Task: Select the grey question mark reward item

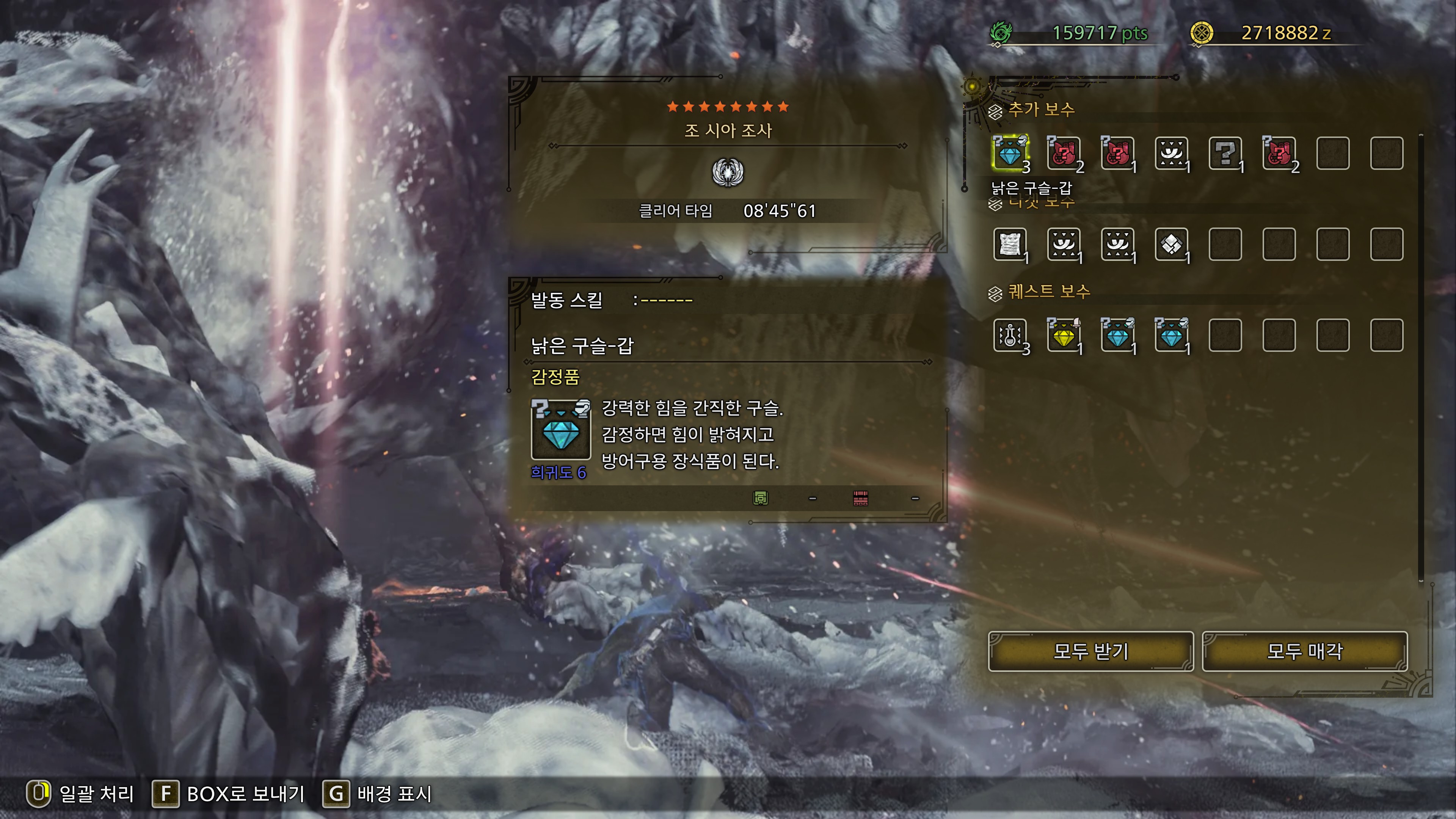Action: coord(1225,153)
